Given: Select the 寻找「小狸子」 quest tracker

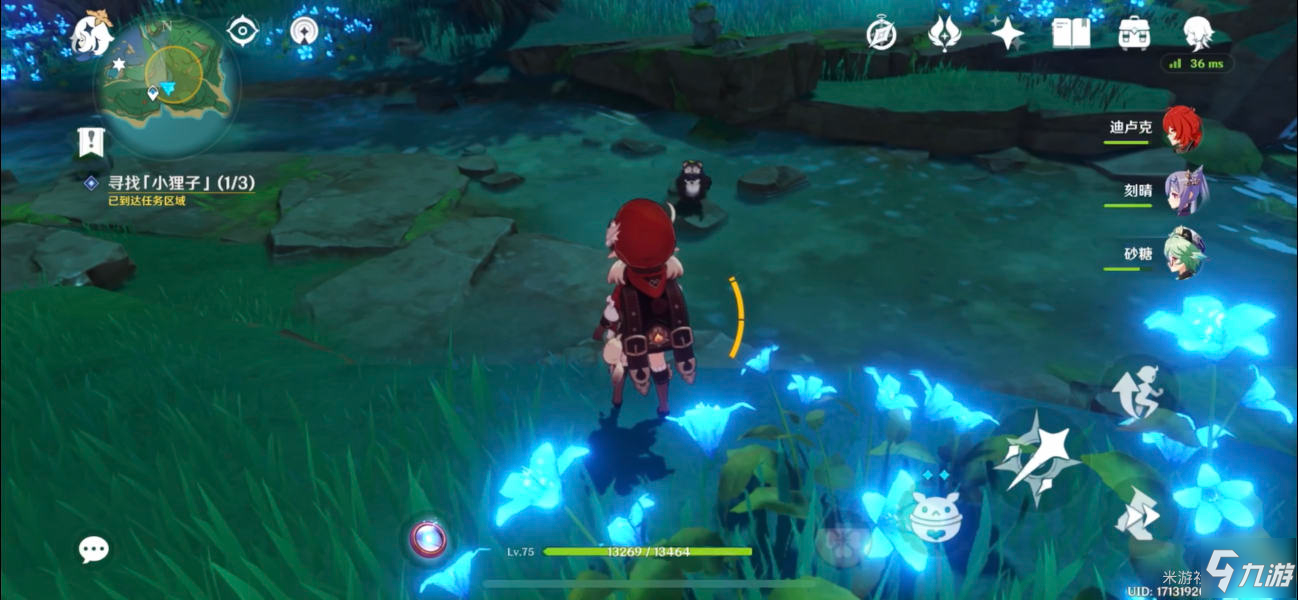Looking at the screenshot, I should tap(180, 183).
